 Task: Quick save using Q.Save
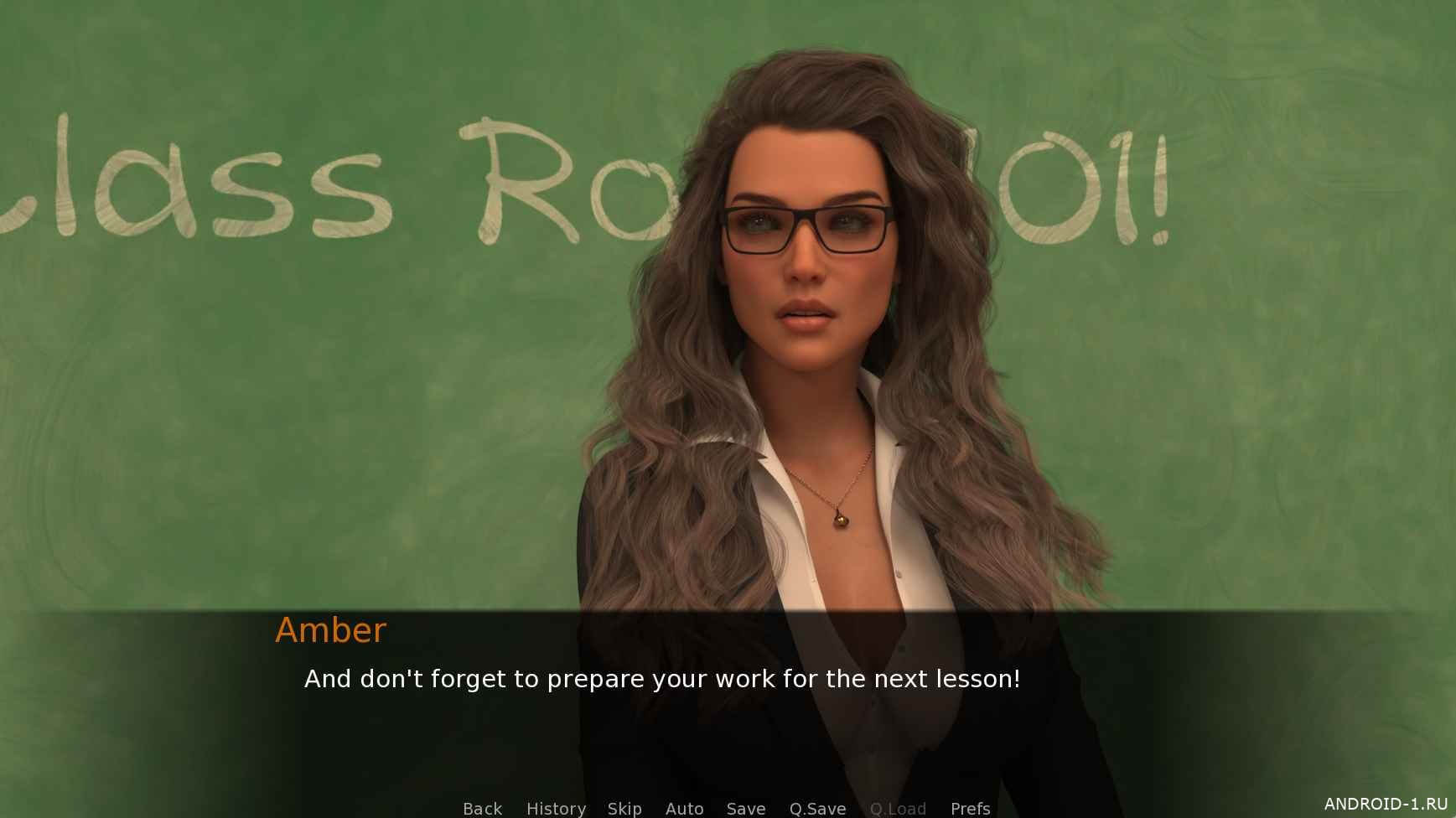817,808
